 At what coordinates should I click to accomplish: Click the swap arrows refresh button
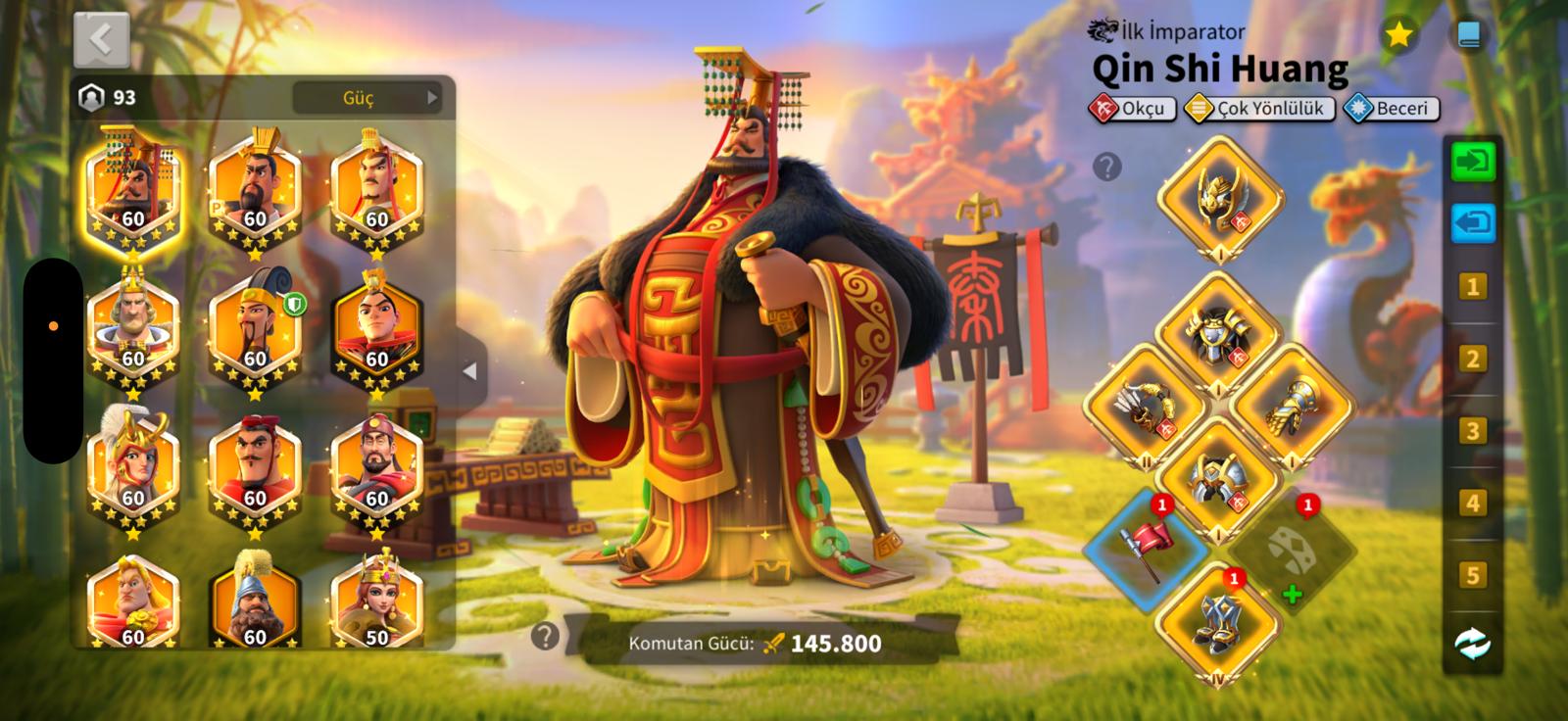[1472, 644]
